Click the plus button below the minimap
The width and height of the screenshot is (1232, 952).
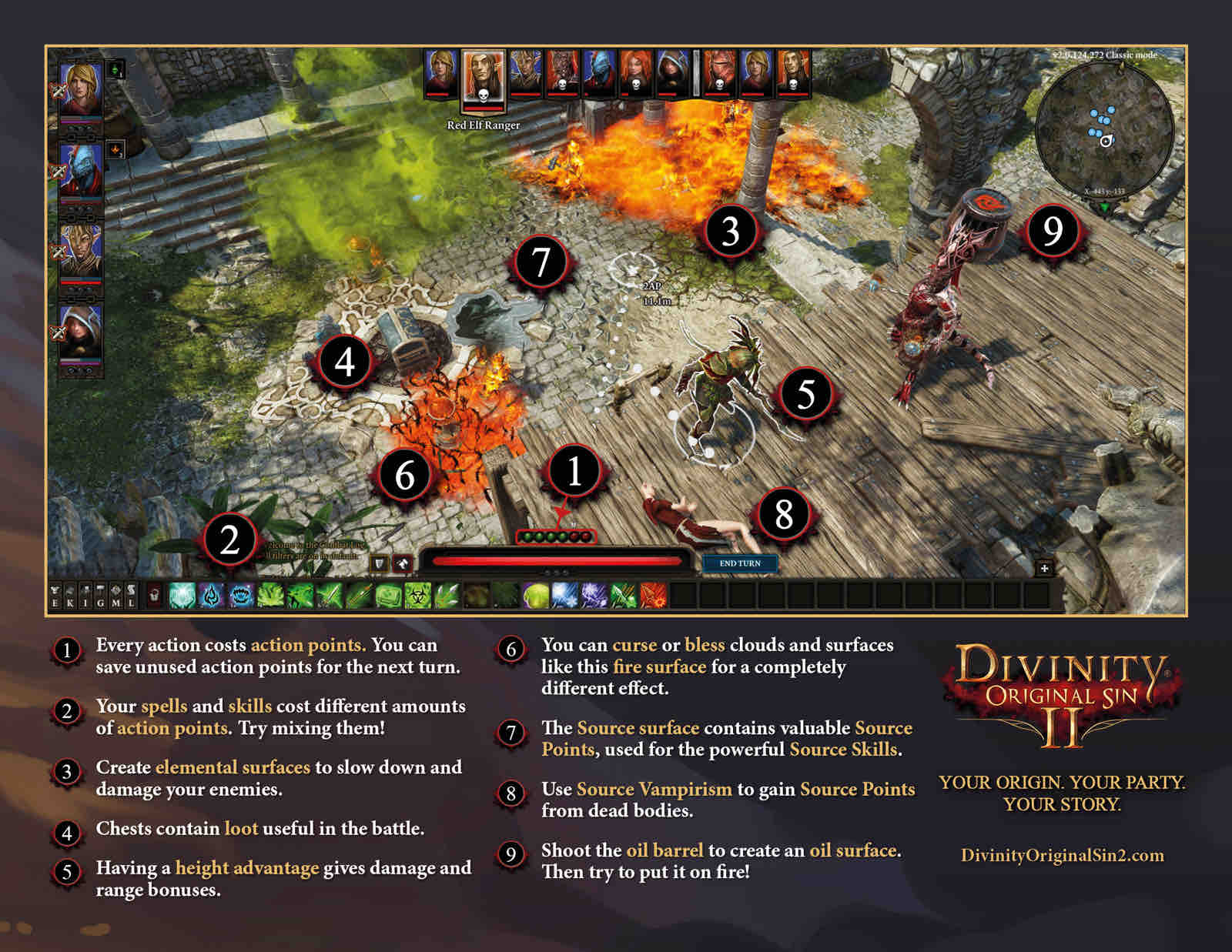(x=1044, y=569)
